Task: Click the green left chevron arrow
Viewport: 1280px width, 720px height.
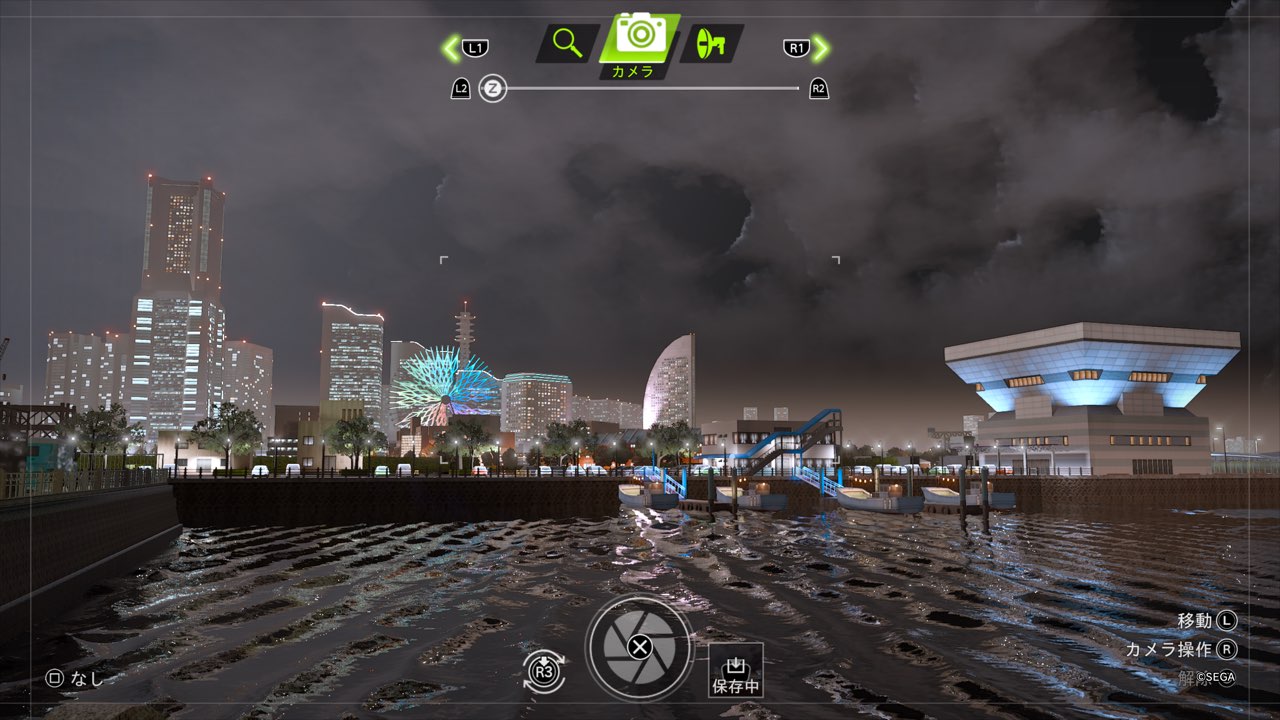Action: point(451,48)
